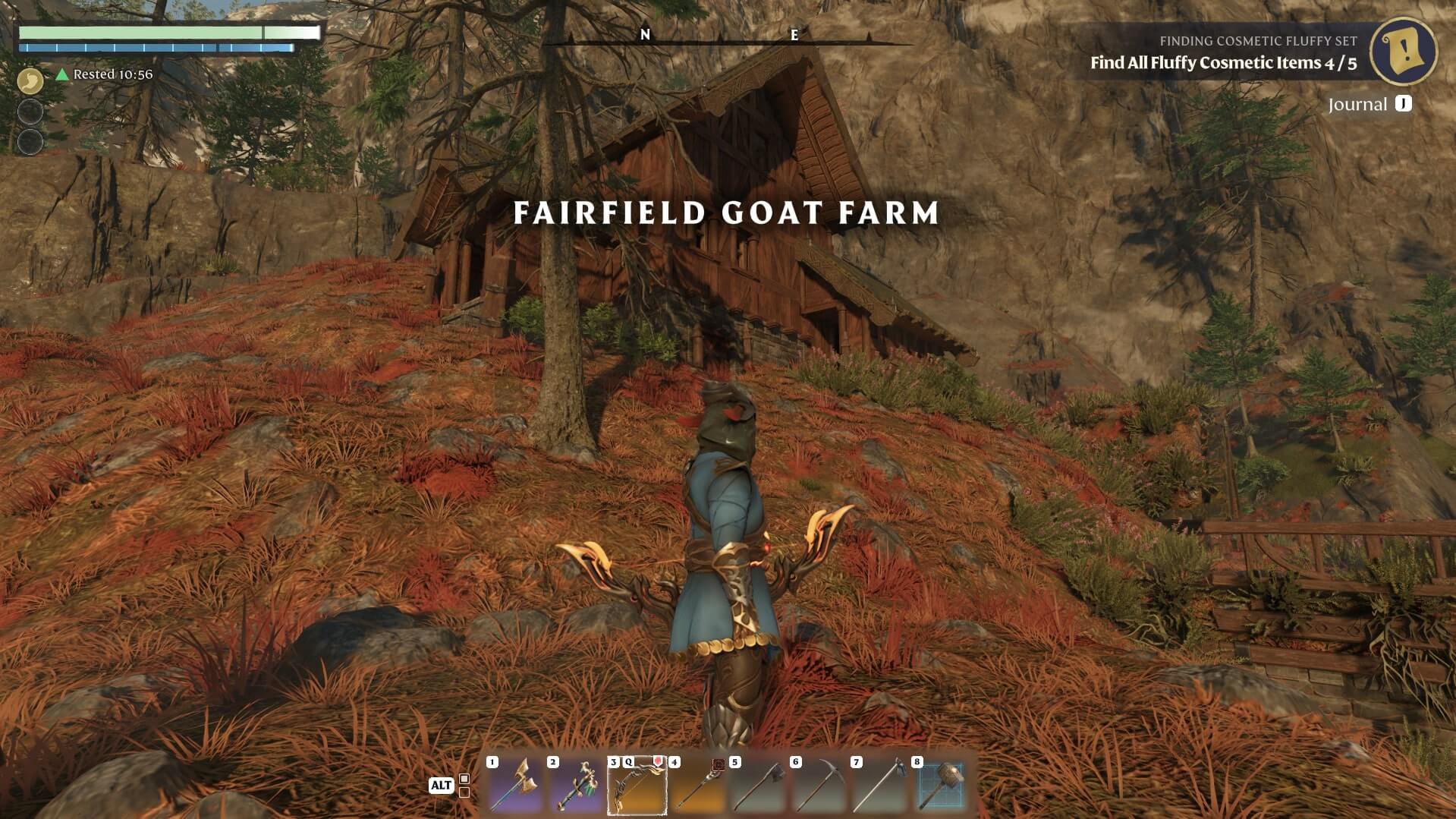Pick the wand in hotbar slot 4
This screenshot has width=1456, height=819.
(x=698, y=785)
